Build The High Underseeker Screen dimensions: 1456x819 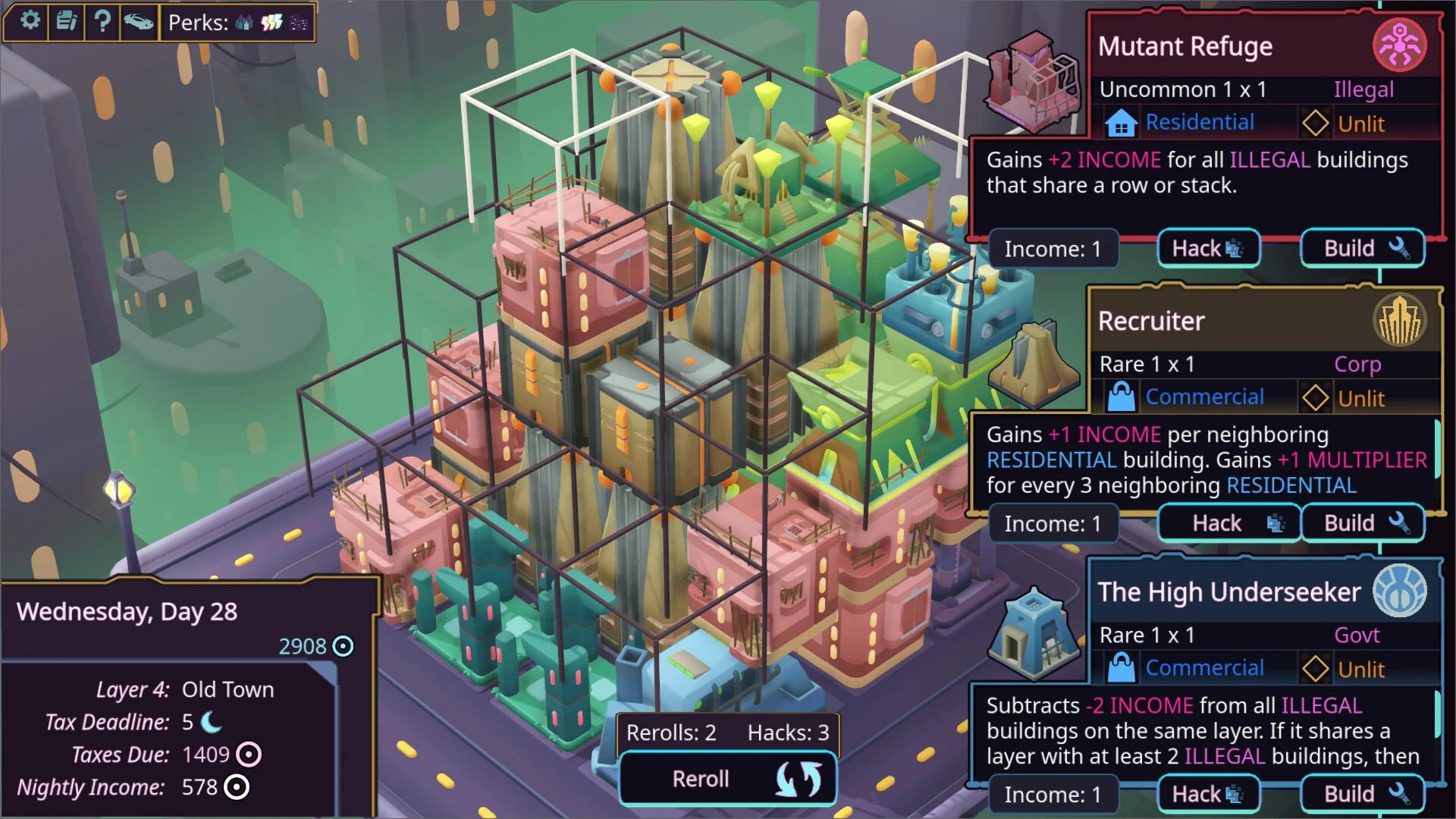click(1363, 794)
